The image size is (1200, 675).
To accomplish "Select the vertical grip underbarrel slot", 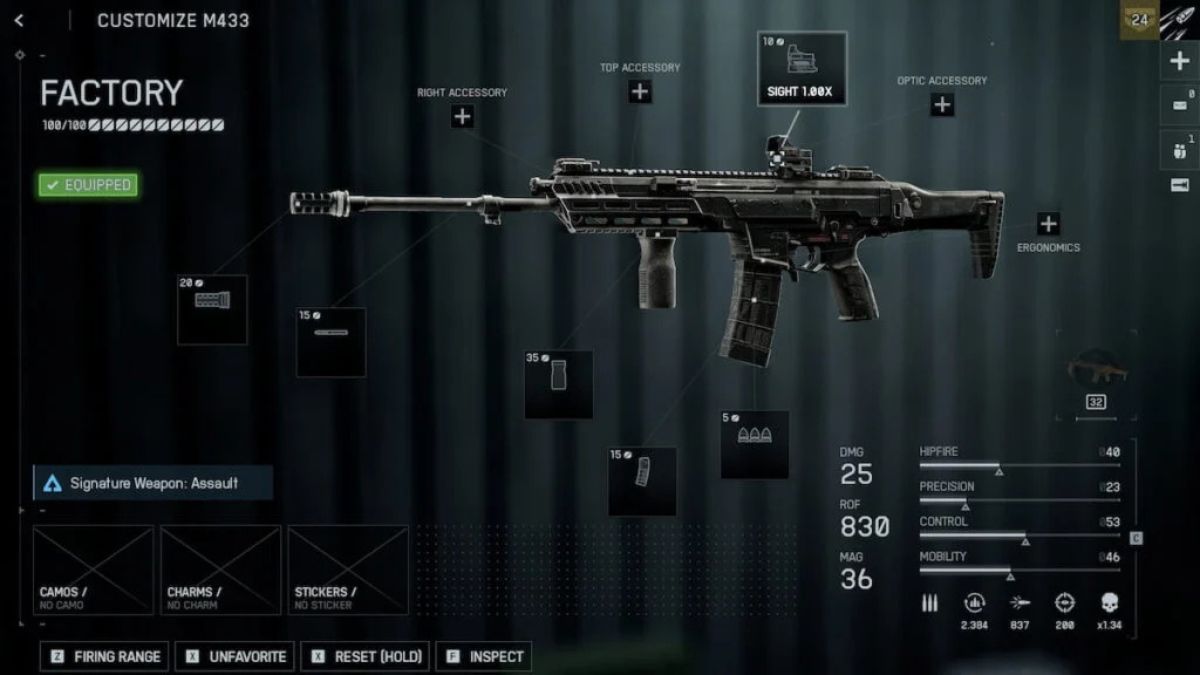I will coord(558,384).
